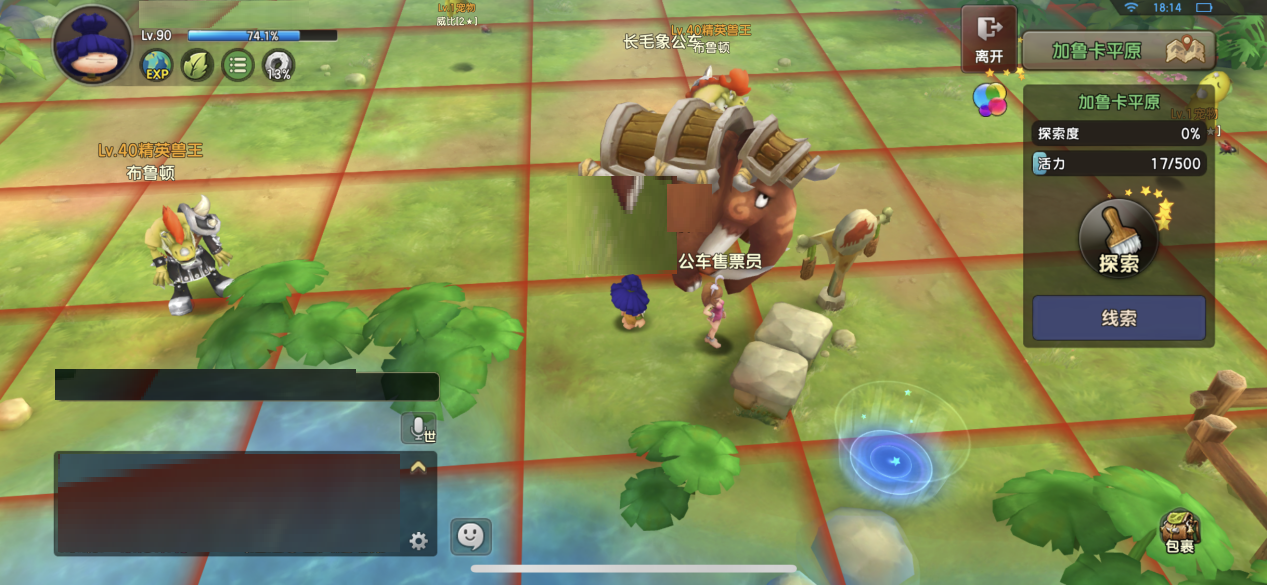The width and height of the screenshot is (1267, 585).
Task: Activate the world voice microphone button
Action: pyautogui.click(x=419, y=428)
